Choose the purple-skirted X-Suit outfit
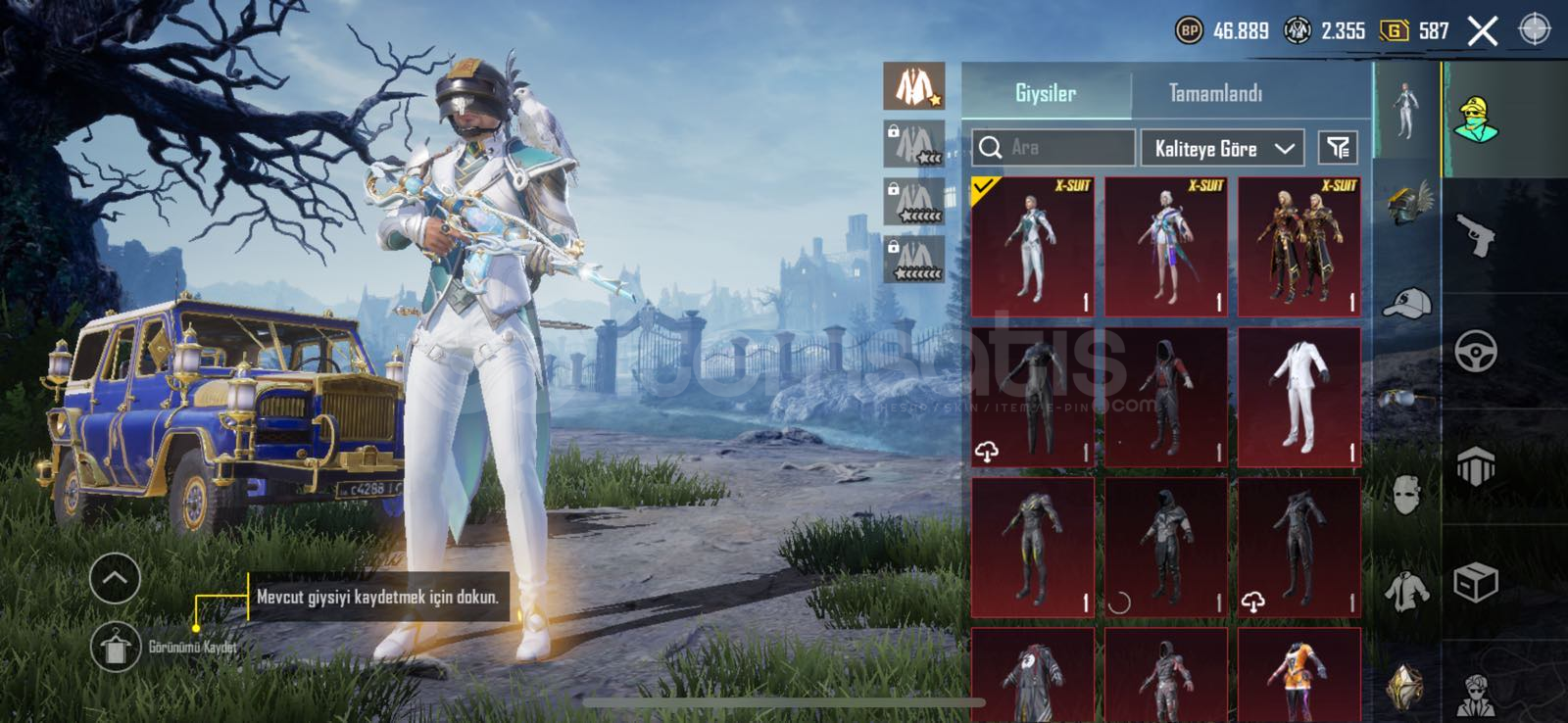 tap(1166, 247)
